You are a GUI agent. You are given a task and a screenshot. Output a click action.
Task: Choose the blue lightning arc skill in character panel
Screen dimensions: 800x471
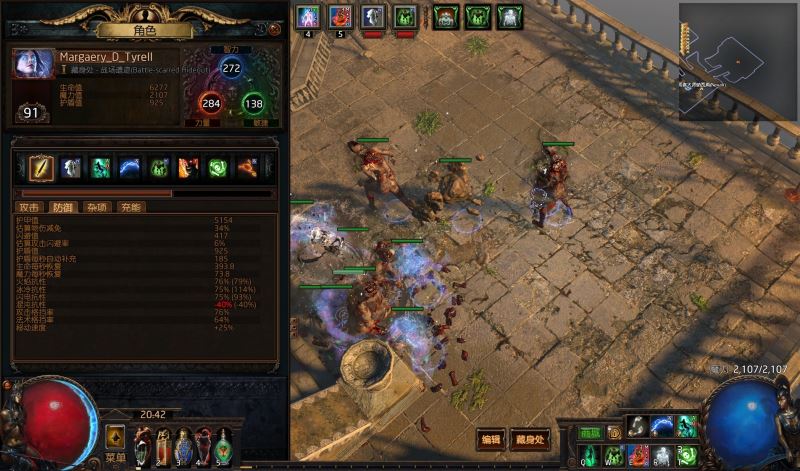click(x=130, y=168)
